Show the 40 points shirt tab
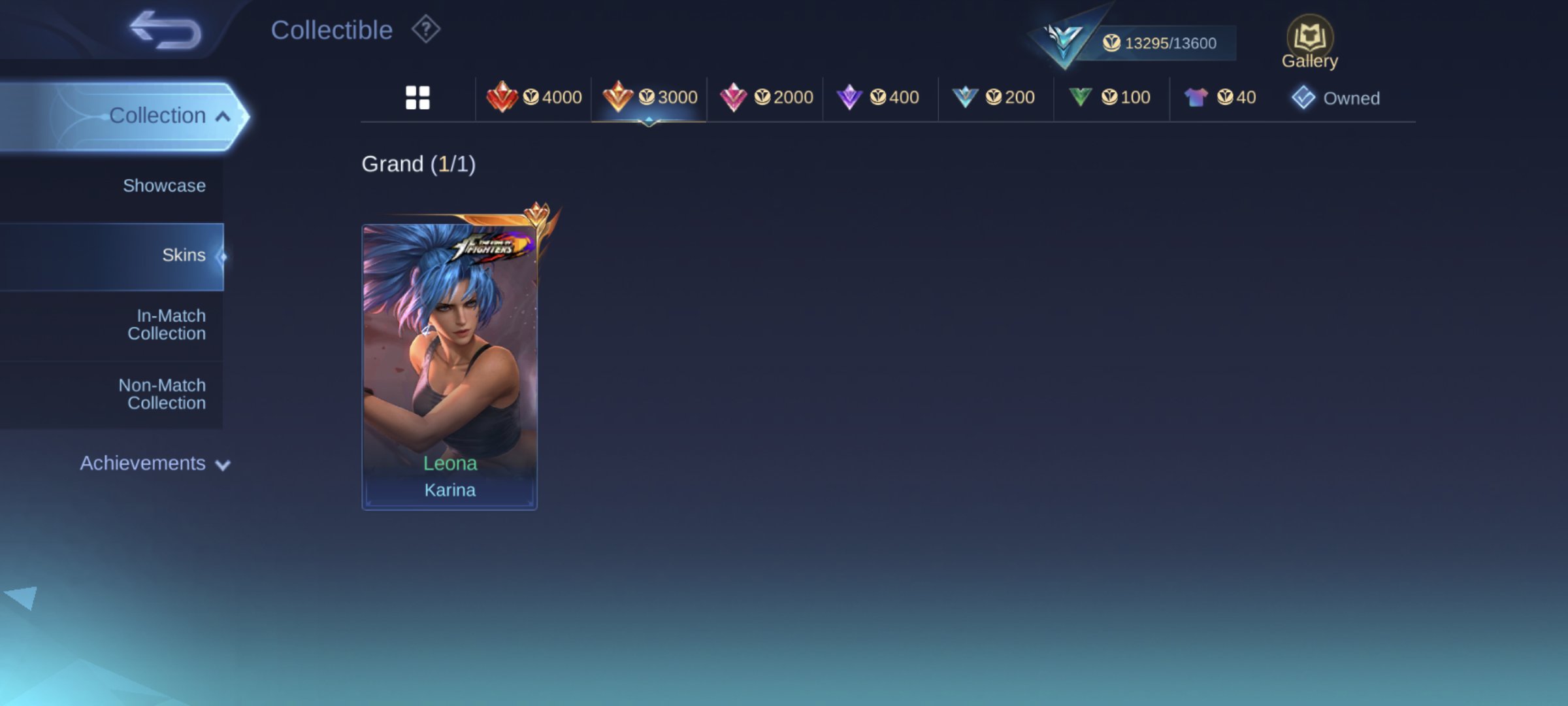The image size is (1568, 706). pyautogui.click(x=1220, y=98)
